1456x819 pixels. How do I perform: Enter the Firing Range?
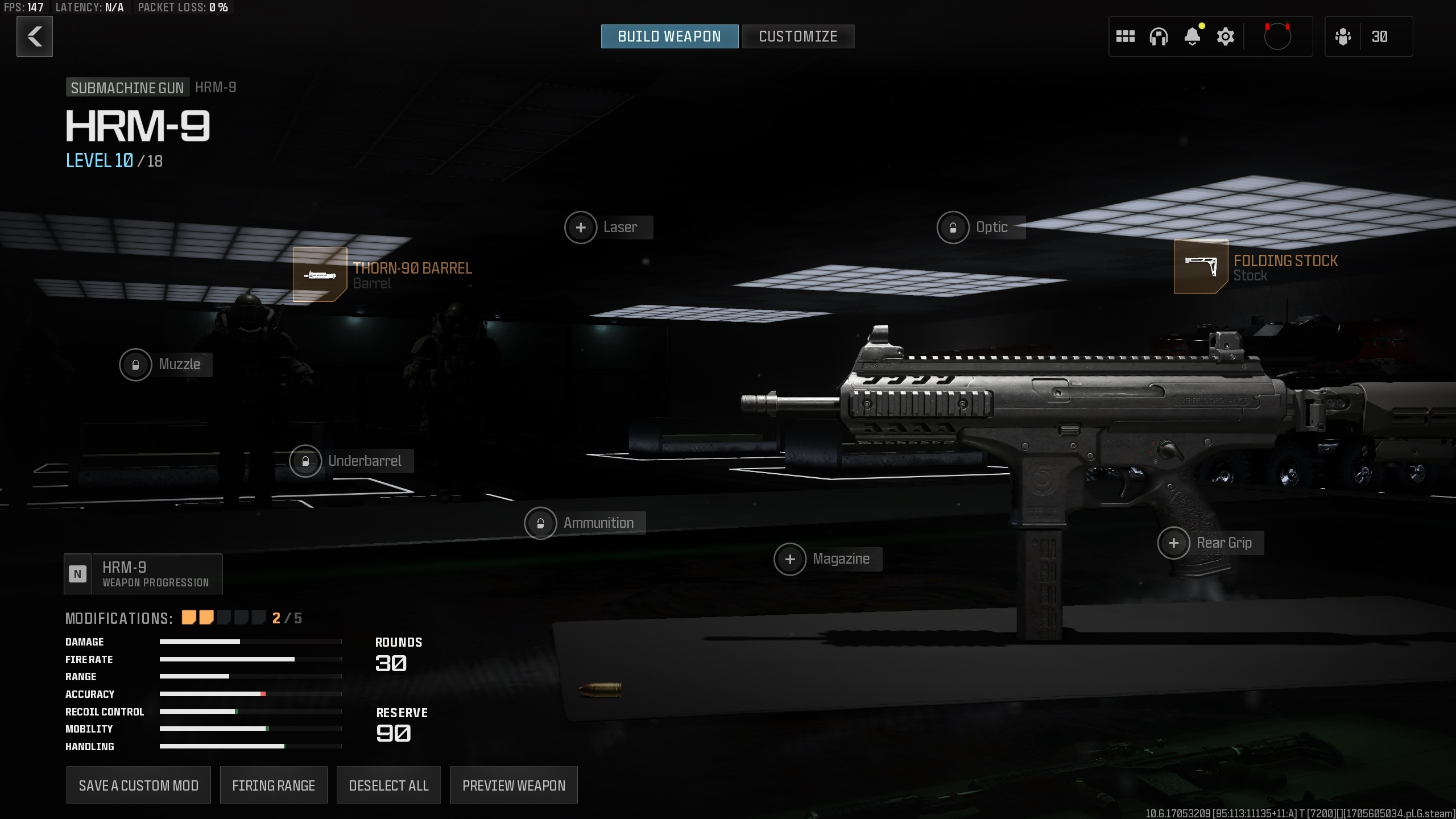pos(274,785)
